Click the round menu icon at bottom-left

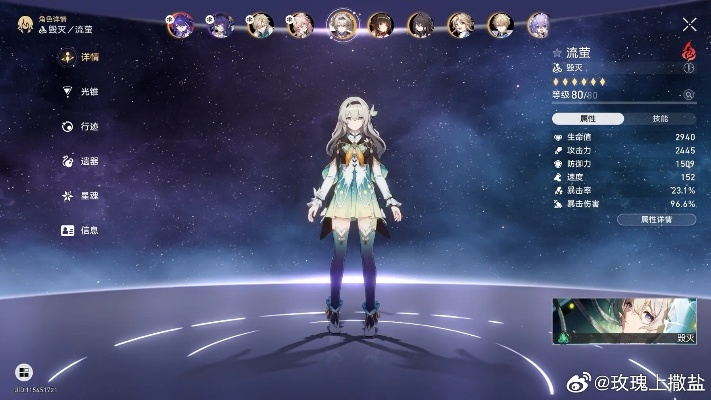click(x=24, y=372)
